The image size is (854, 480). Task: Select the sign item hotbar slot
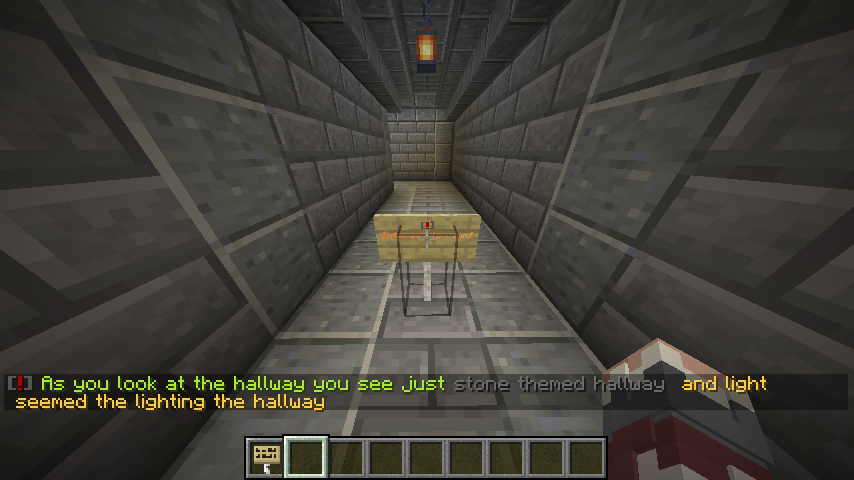click(266, 458)
